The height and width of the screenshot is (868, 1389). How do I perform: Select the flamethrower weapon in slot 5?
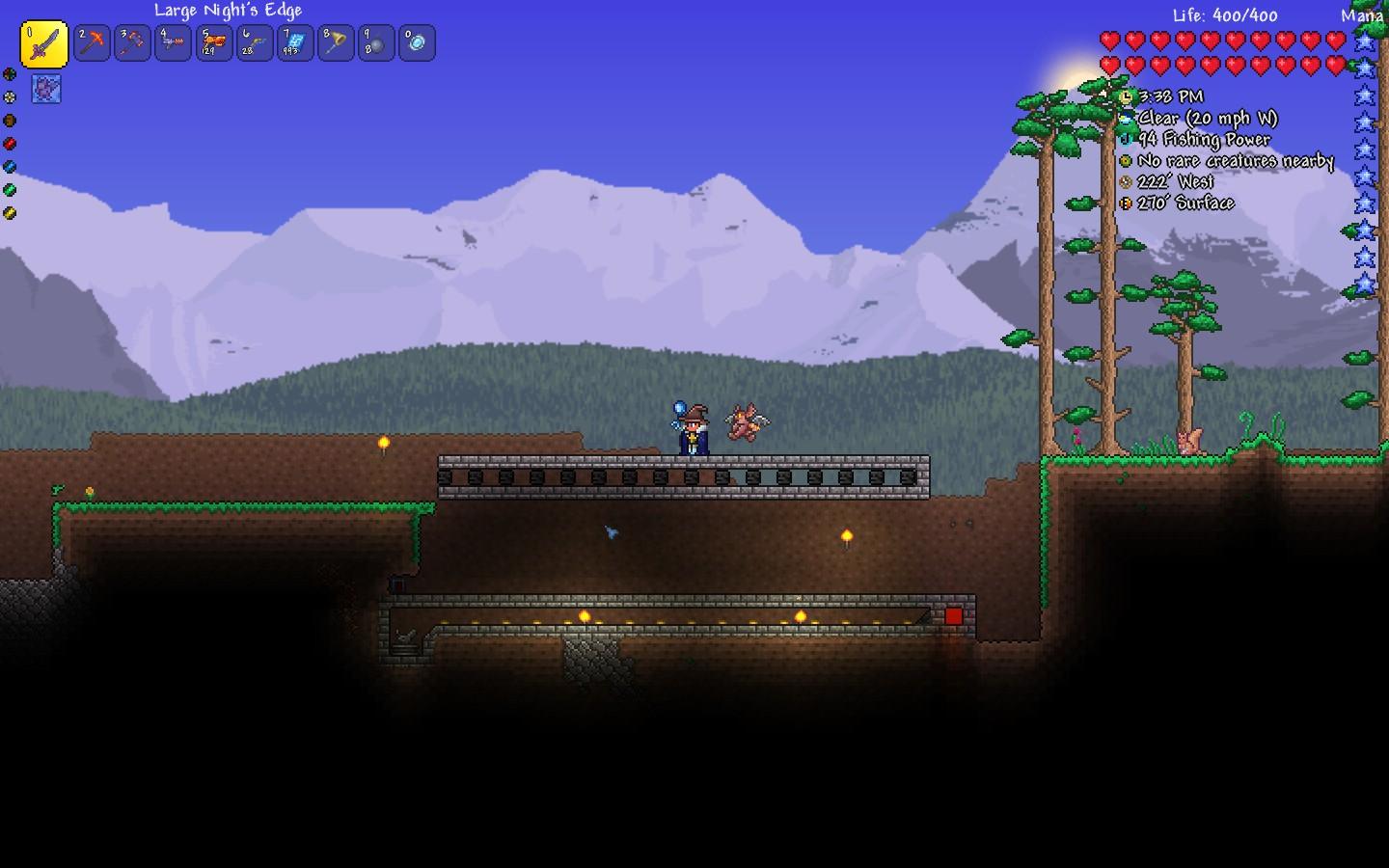[x=213, y=42]
